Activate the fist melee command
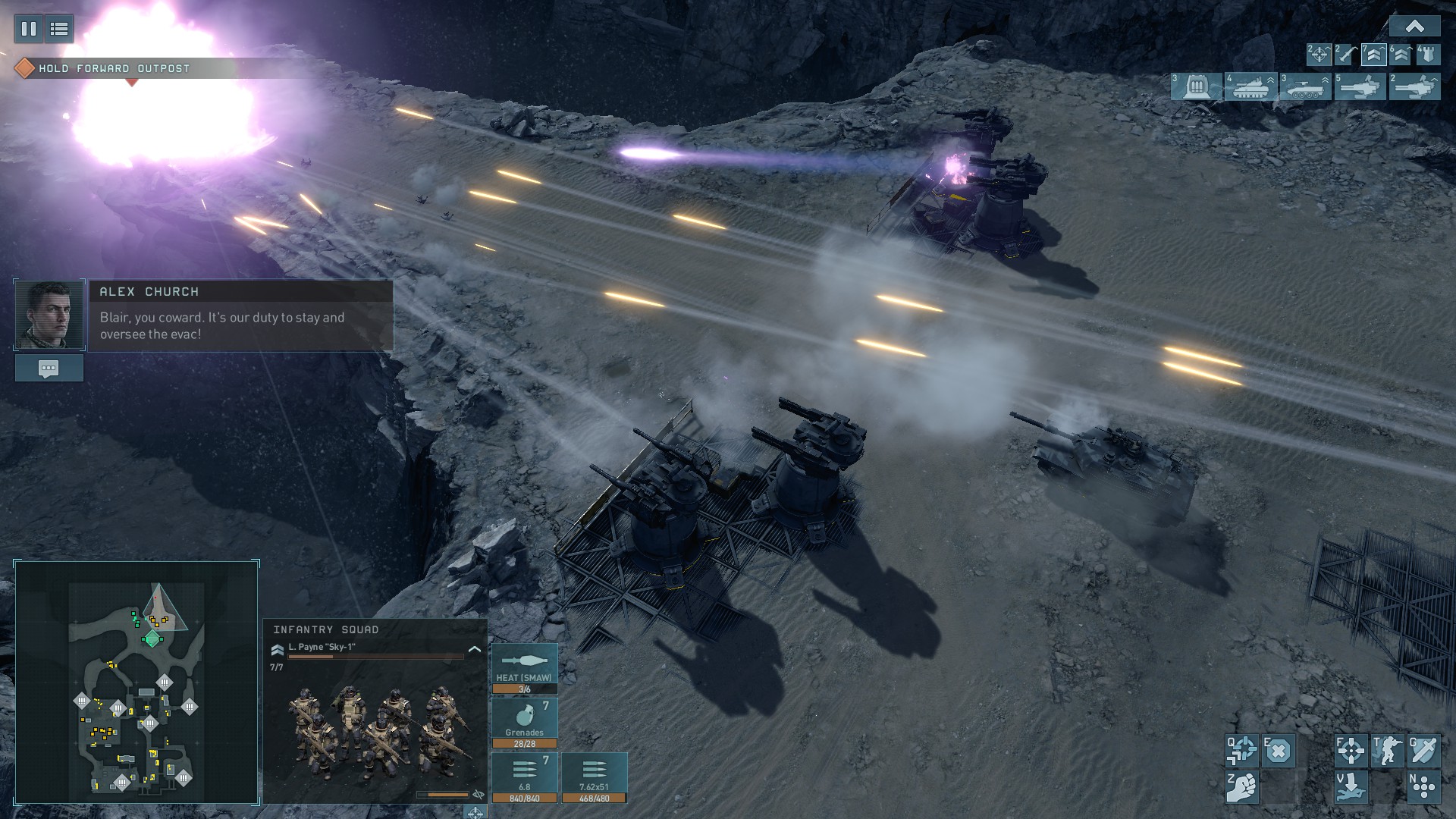Viewport: 1456px width, 819px height. (1241, 787)
